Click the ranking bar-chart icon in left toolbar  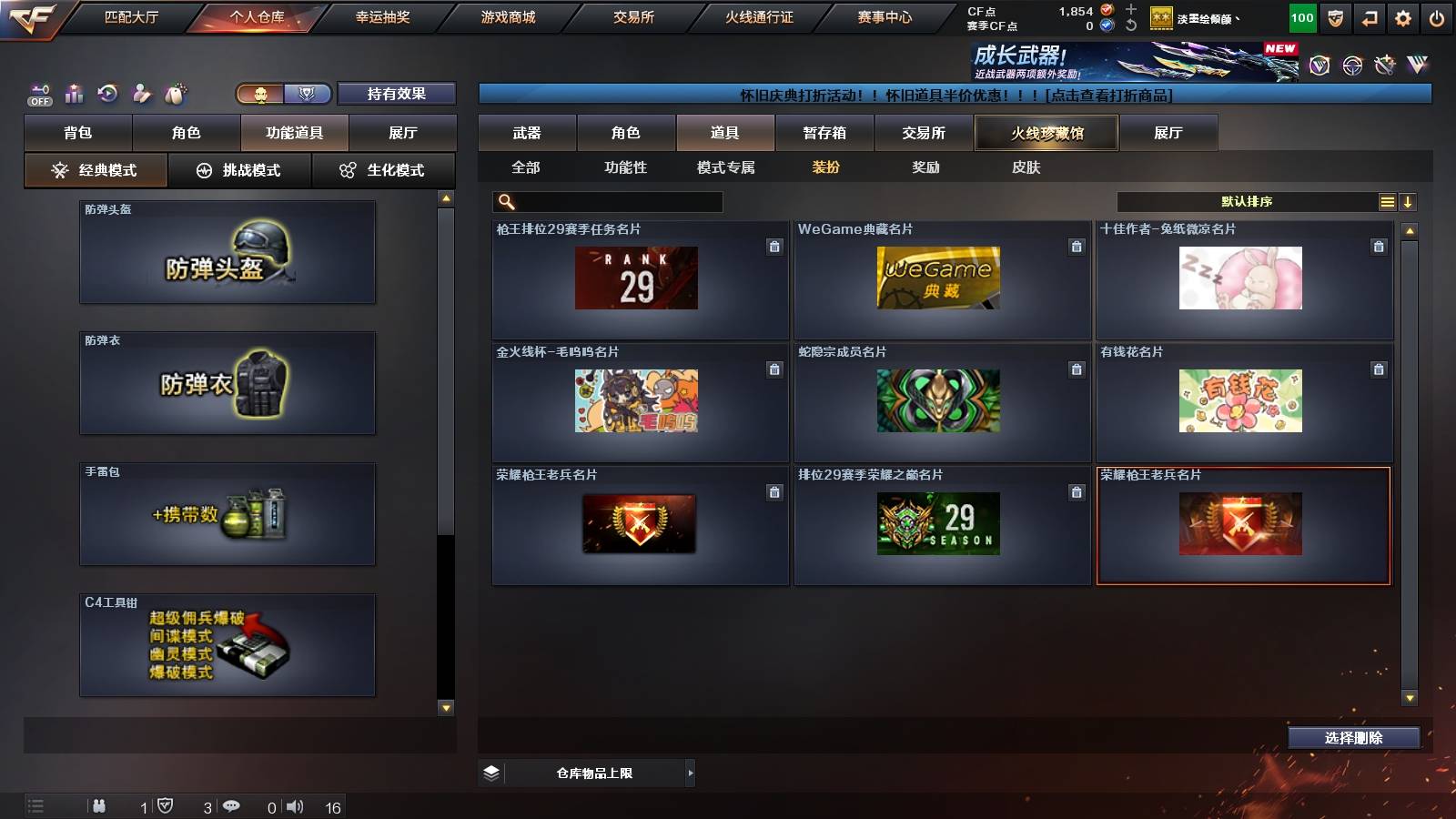pos(73,92)
